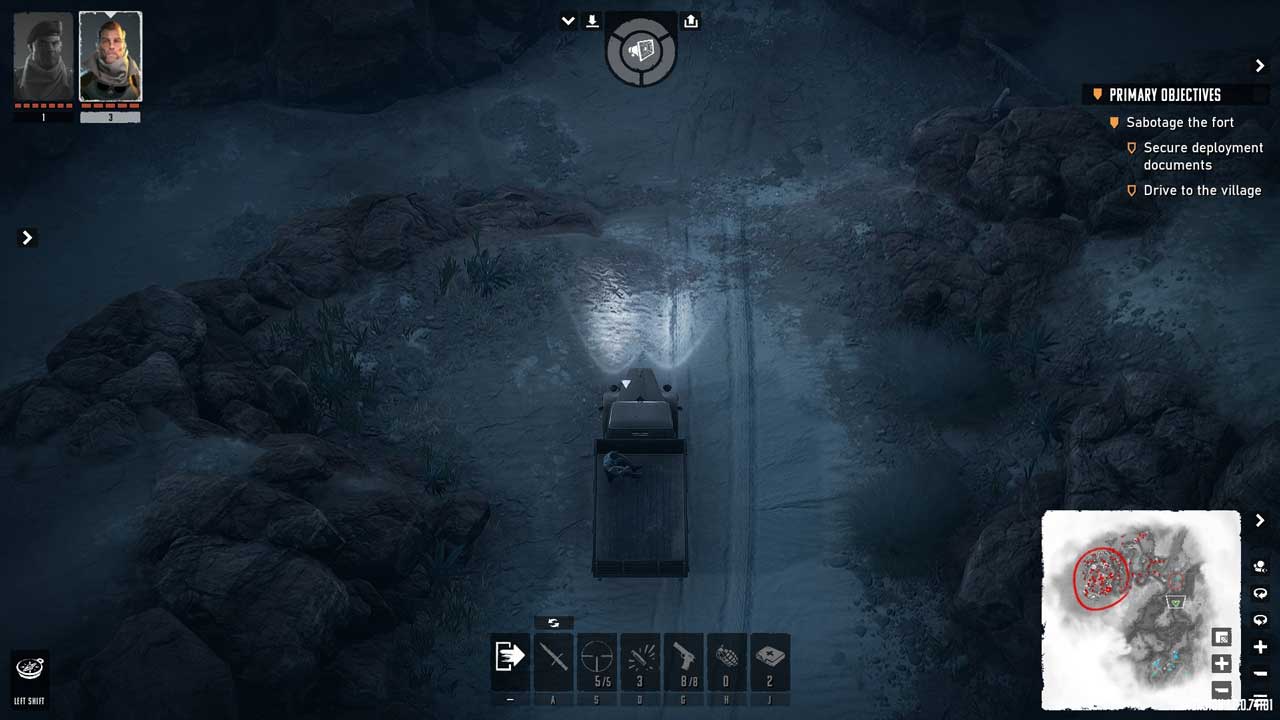Click the camera follow character icon
This screenshot has width=1280, height=720.
[x=1260, y=566]
